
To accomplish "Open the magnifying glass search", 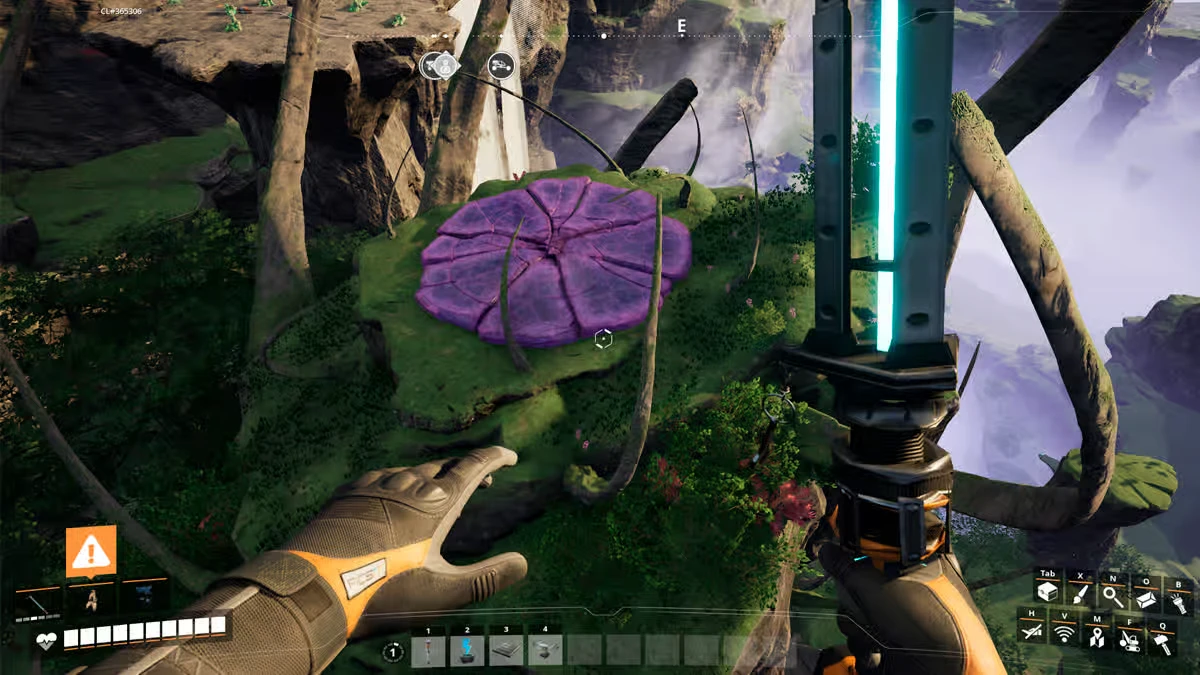I will tap(1113, 595).
